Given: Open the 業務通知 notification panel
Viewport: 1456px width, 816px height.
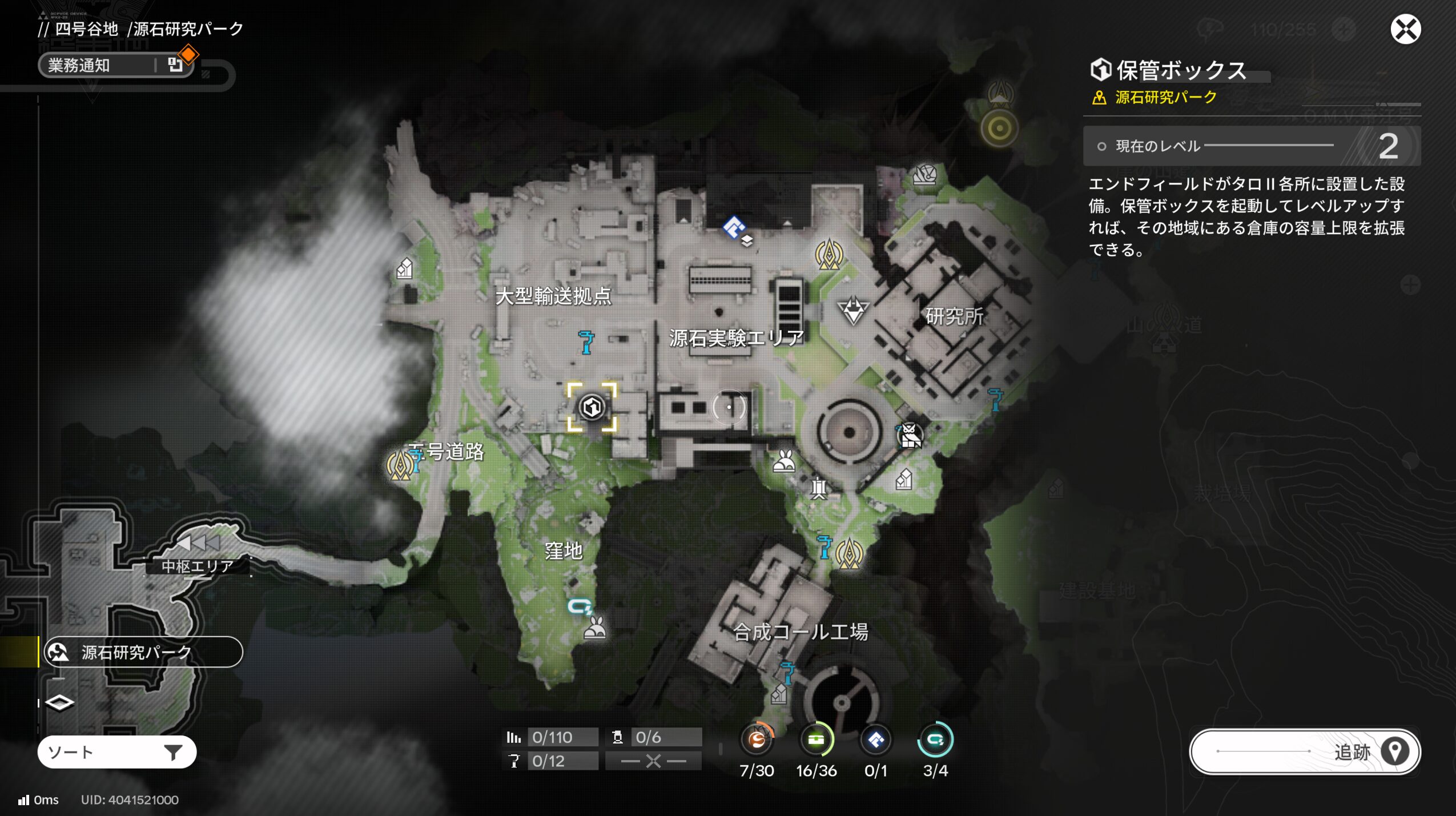Looking at the screenshot, I should tap(114, 65).
